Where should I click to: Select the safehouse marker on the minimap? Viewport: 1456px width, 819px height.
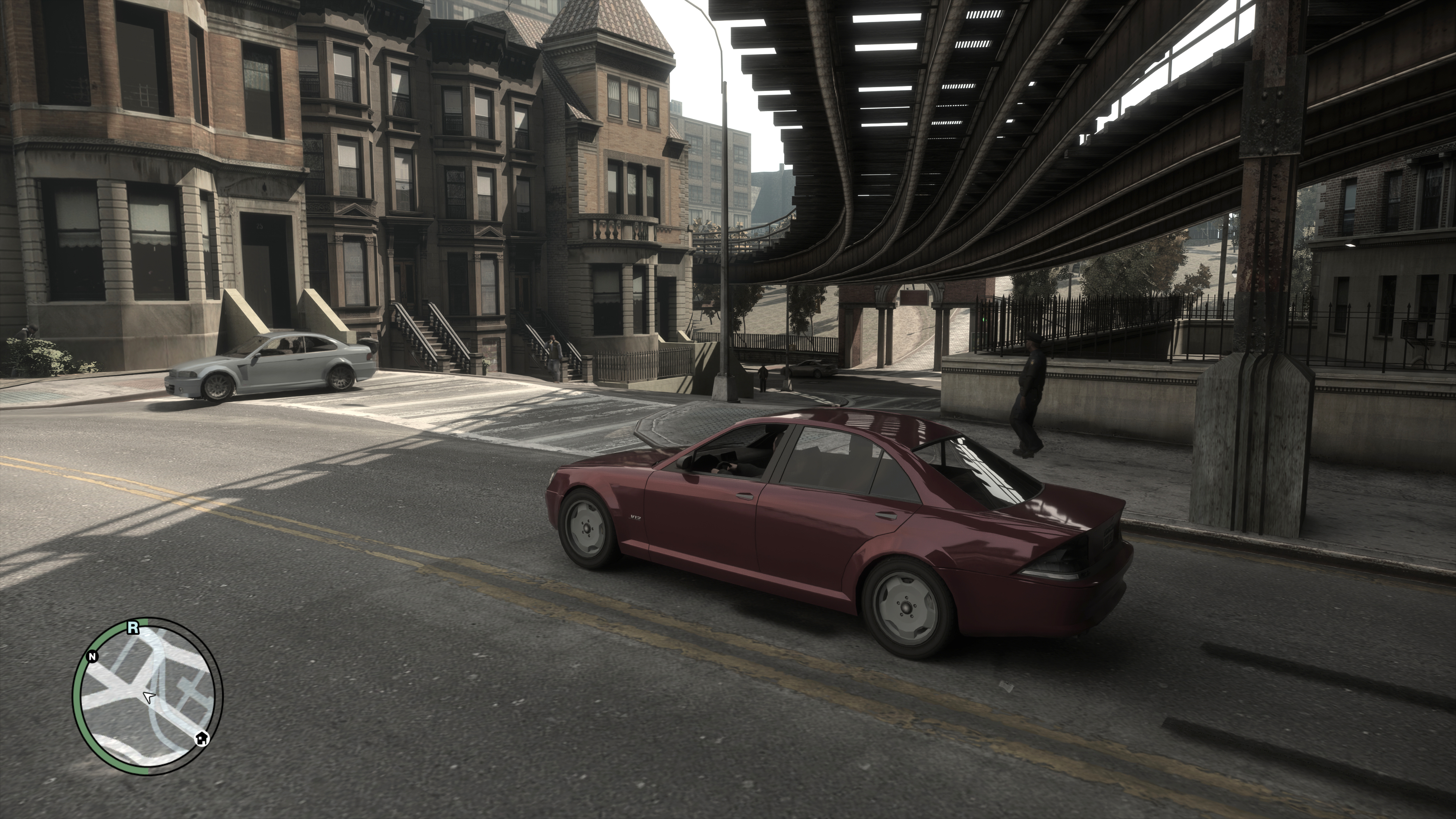[x=202, y=738]
